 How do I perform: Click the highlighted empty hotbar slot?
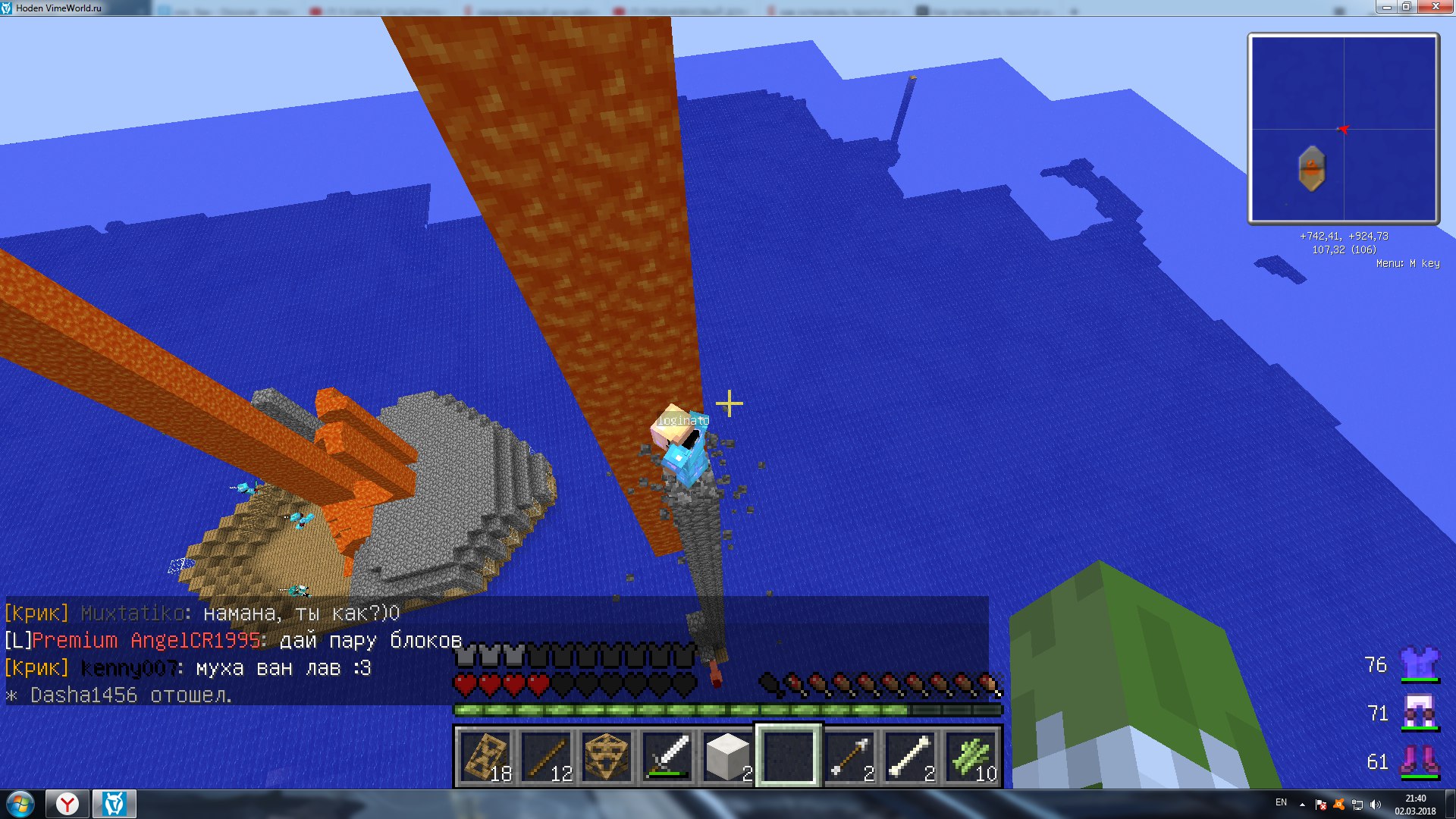point(789,757)
